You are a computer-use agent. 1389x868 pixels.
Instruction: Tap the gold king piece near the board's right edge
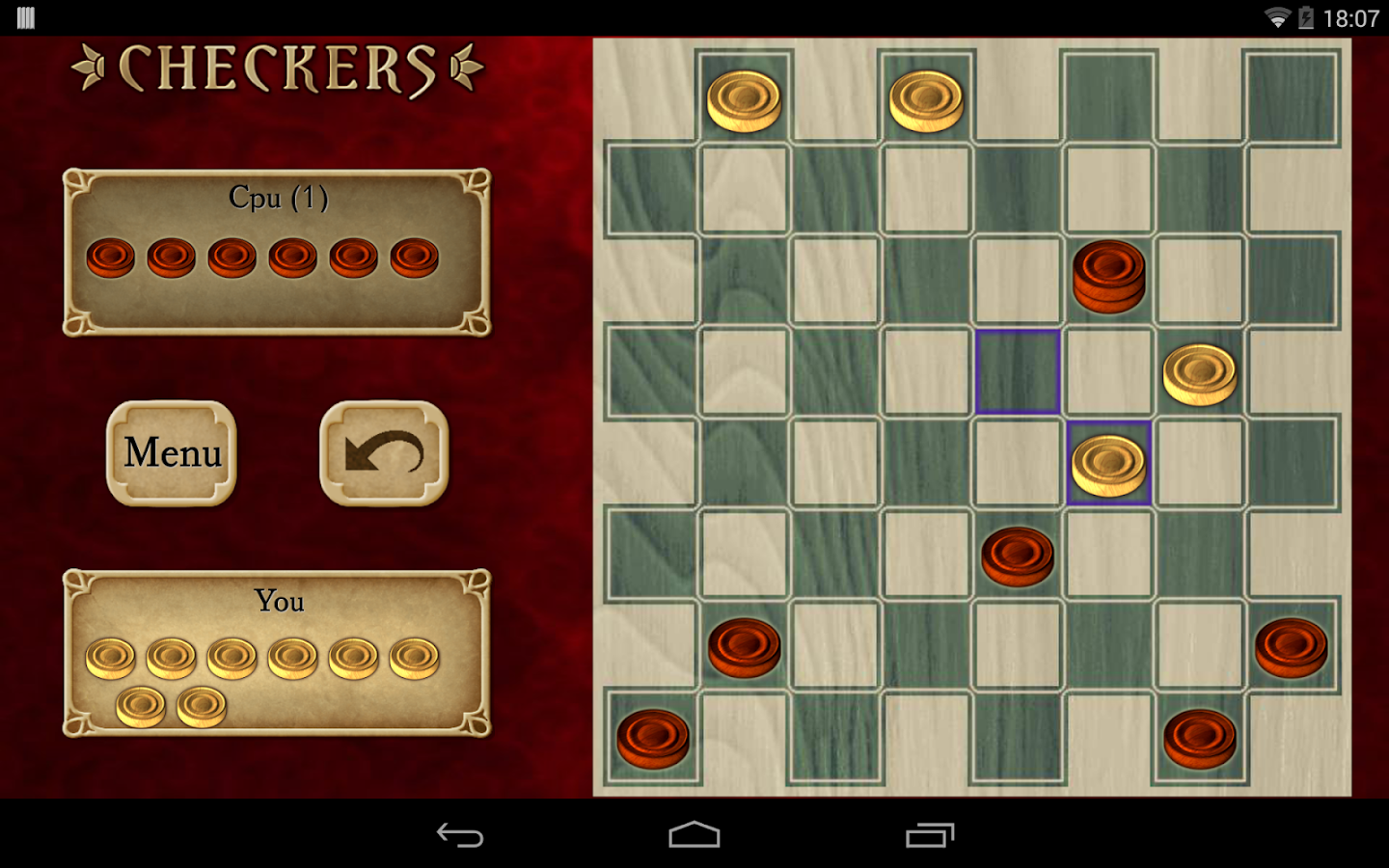tap(1201, 374)
